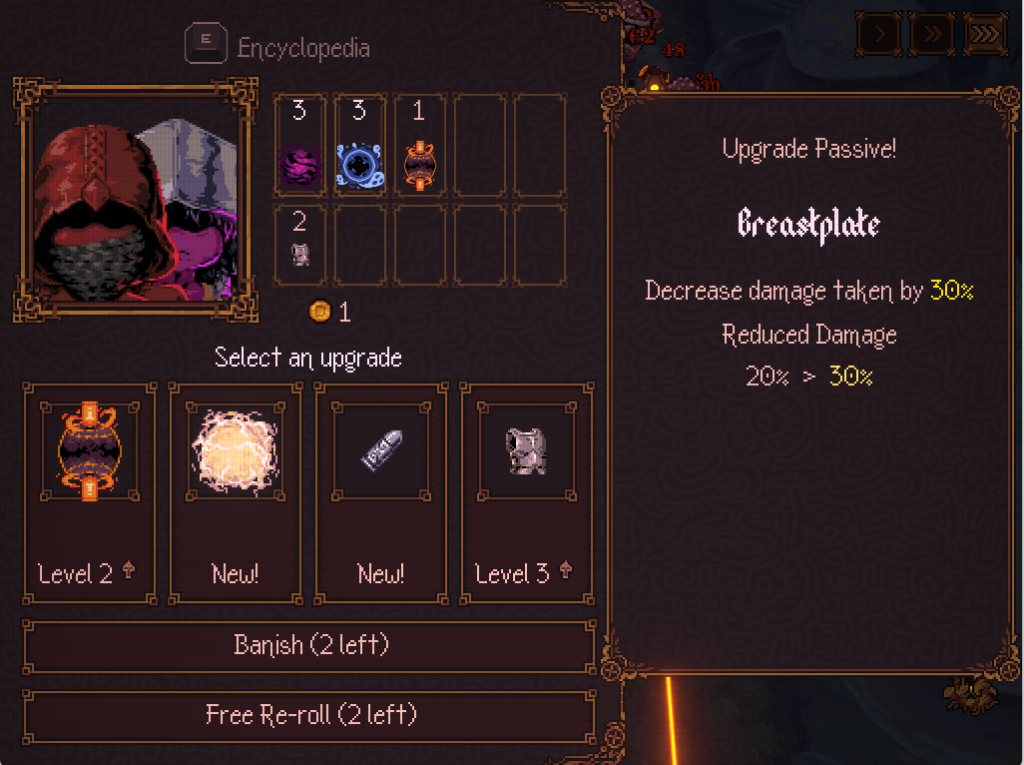1024x765 pixels.
Task: Pick the new glowing orb upgrade card
Action: [235, 494]
